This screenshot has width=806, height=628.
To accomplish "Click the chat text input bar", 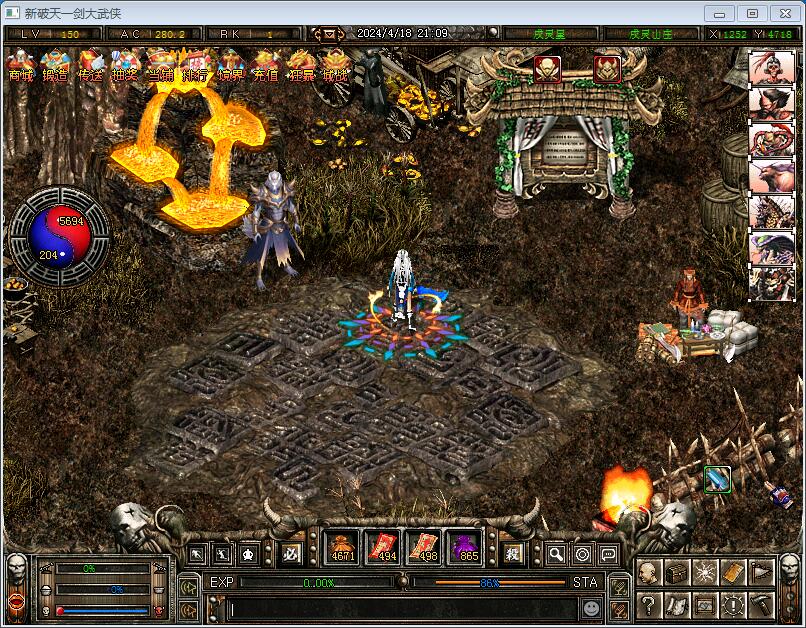I will [400, 608].
